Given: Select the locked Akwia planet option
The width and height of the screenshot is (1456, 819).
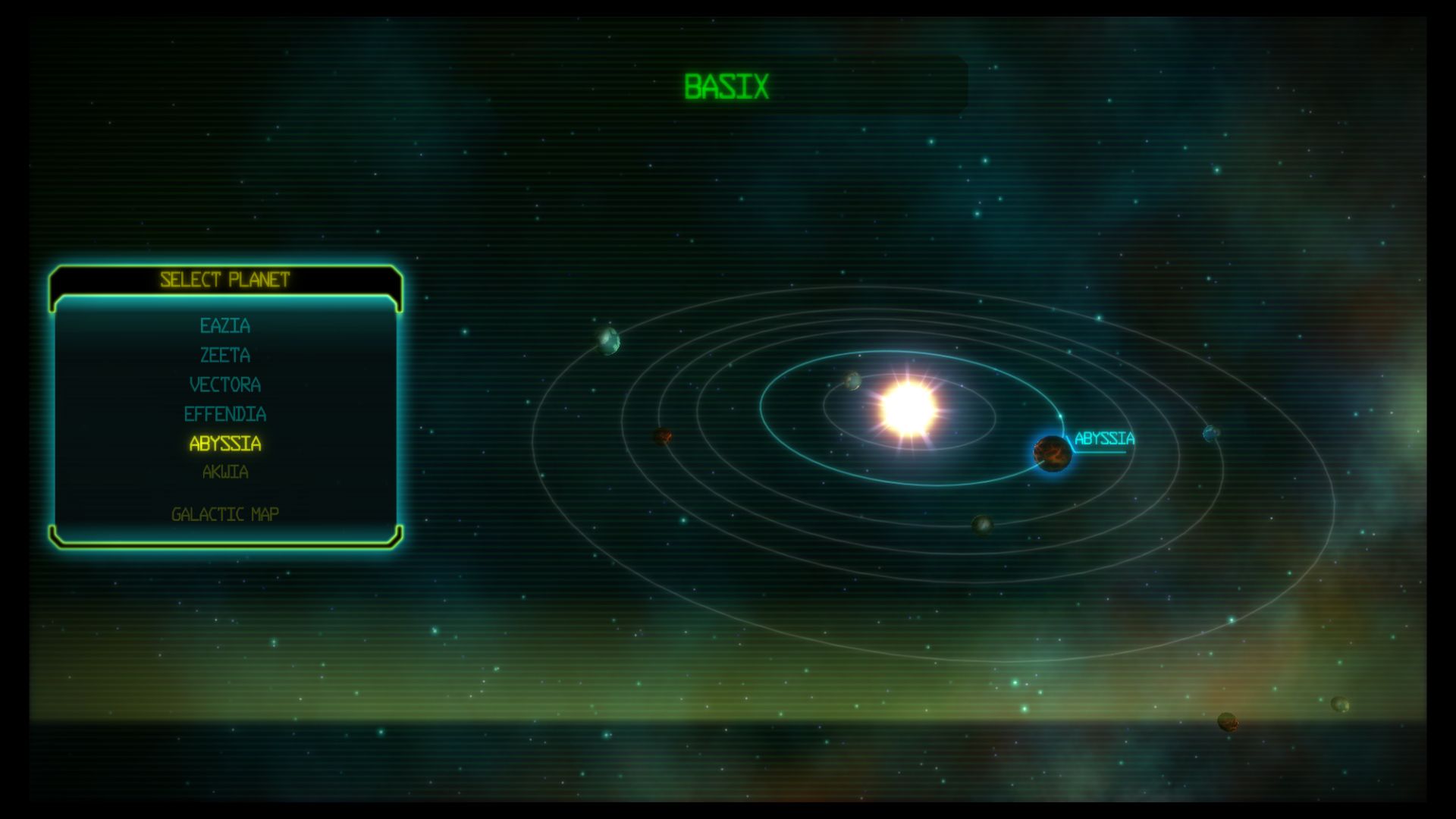Looking at the screenshot, I should pyautogui.click(x=225, y=472).
